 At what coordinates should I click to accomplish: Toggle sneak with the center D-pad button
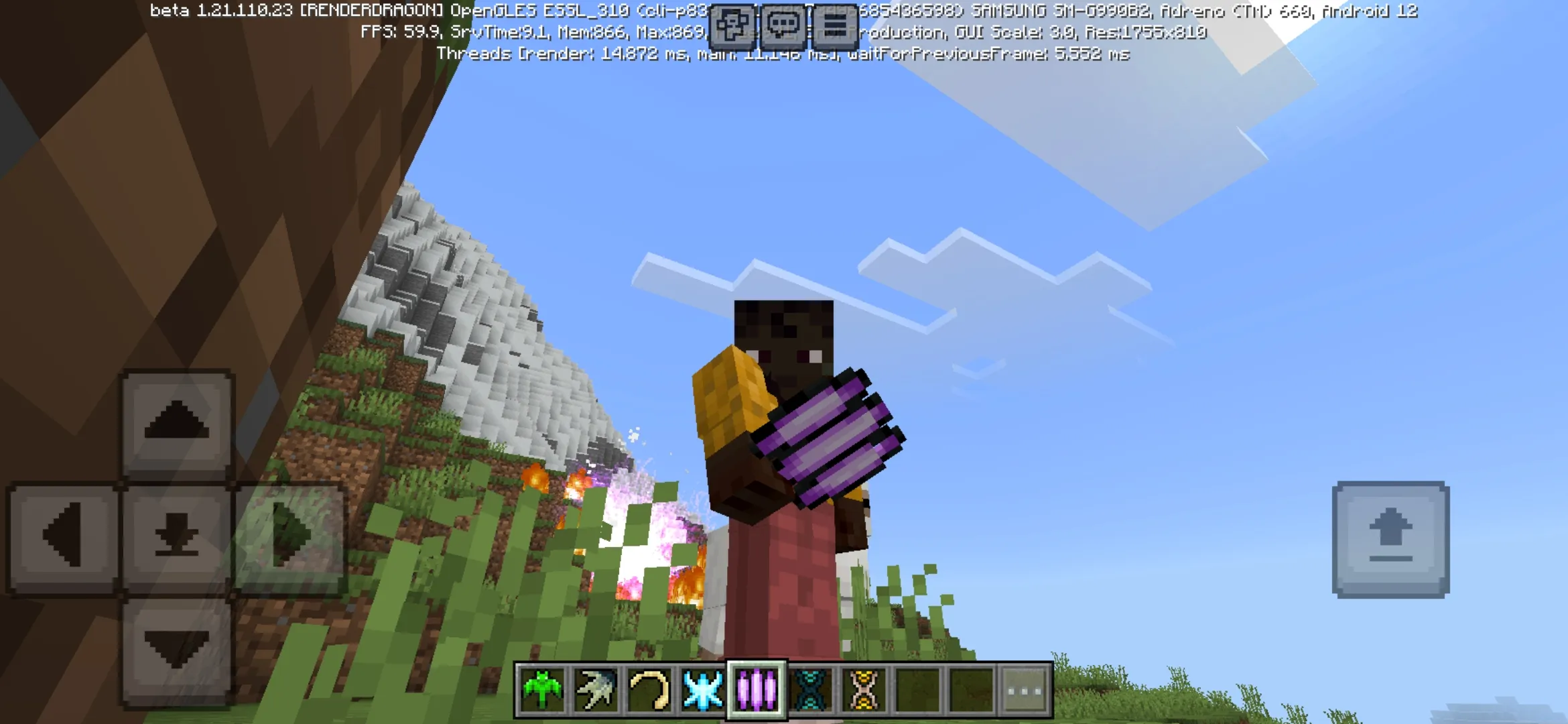[178, 533]
